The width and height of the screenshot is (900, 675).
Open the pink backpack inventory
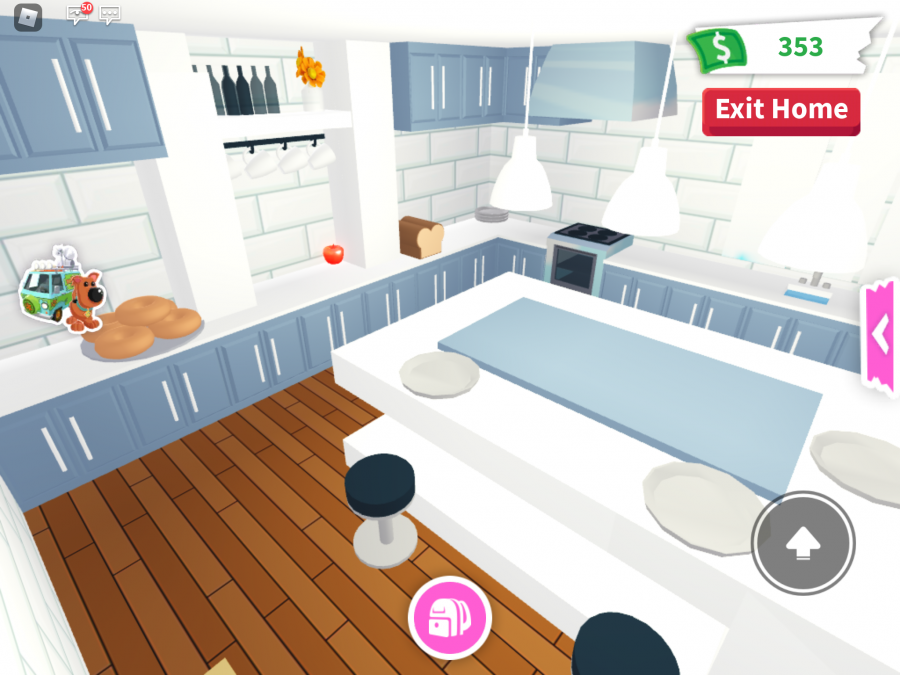pyautogui.click(x=450, y=617)
